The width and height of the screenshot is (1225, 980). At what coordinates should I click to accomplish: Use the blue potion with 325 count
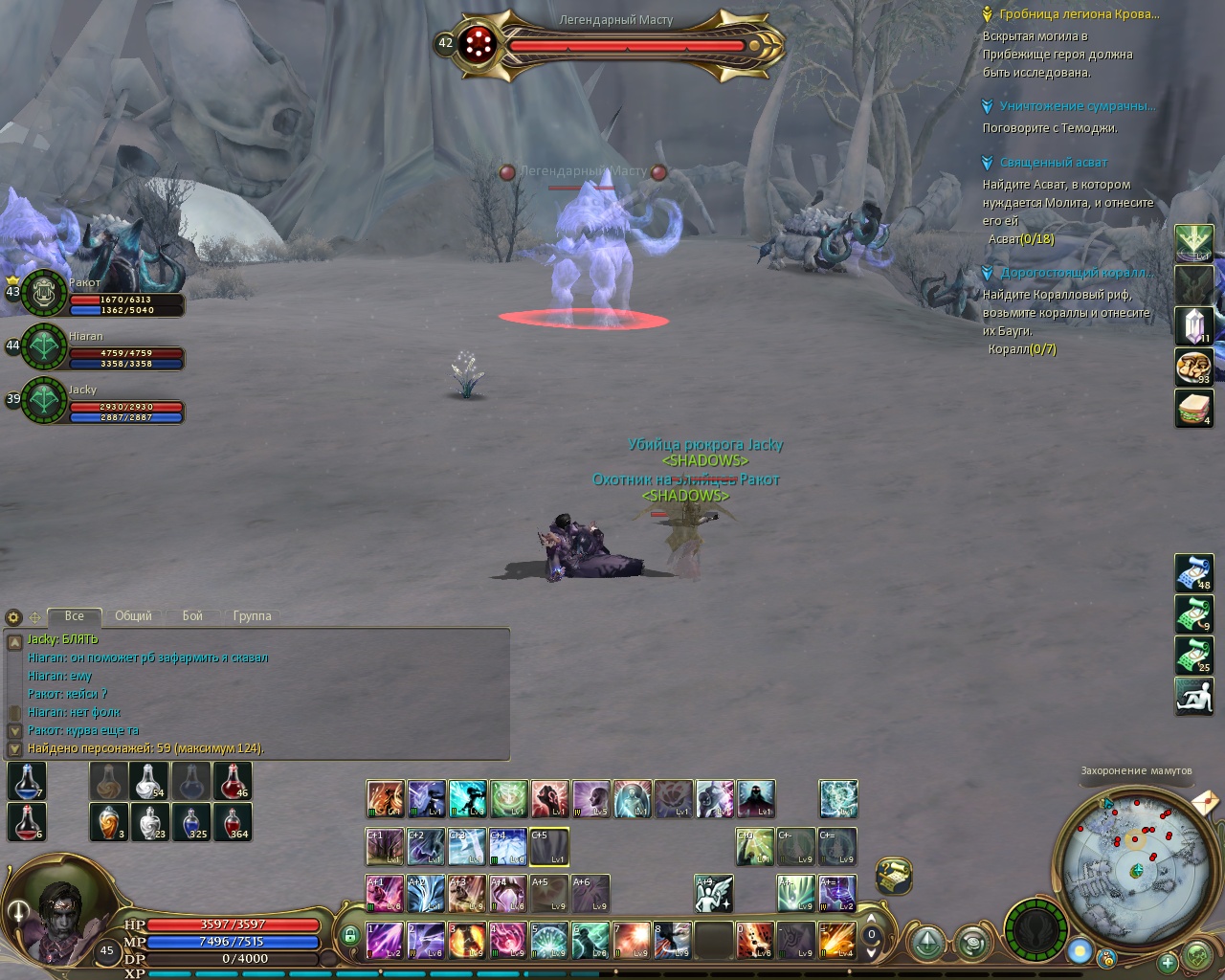tap(191, 821)
